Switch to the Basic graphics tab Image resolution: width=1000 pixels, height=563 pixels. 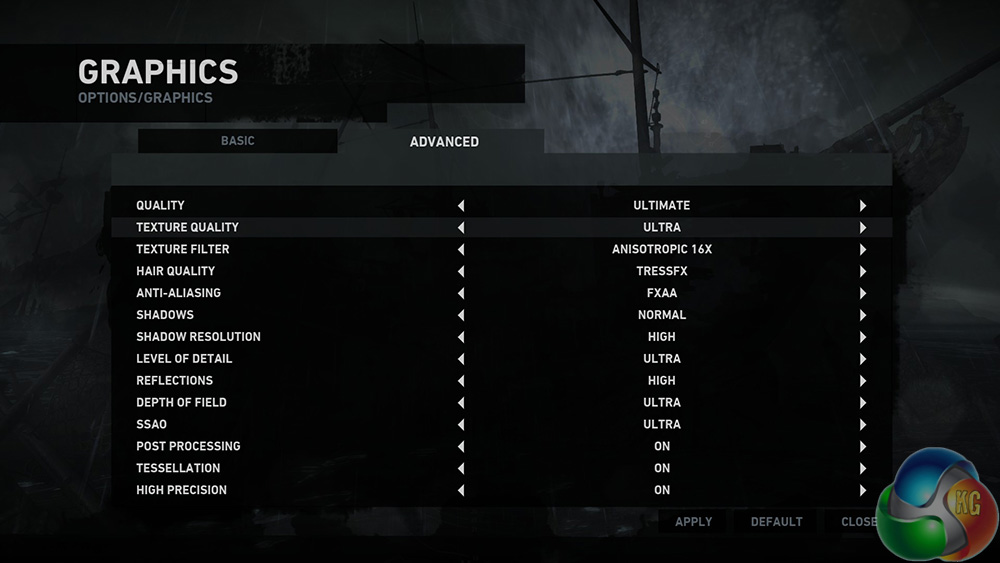click(x=238, y=141)
